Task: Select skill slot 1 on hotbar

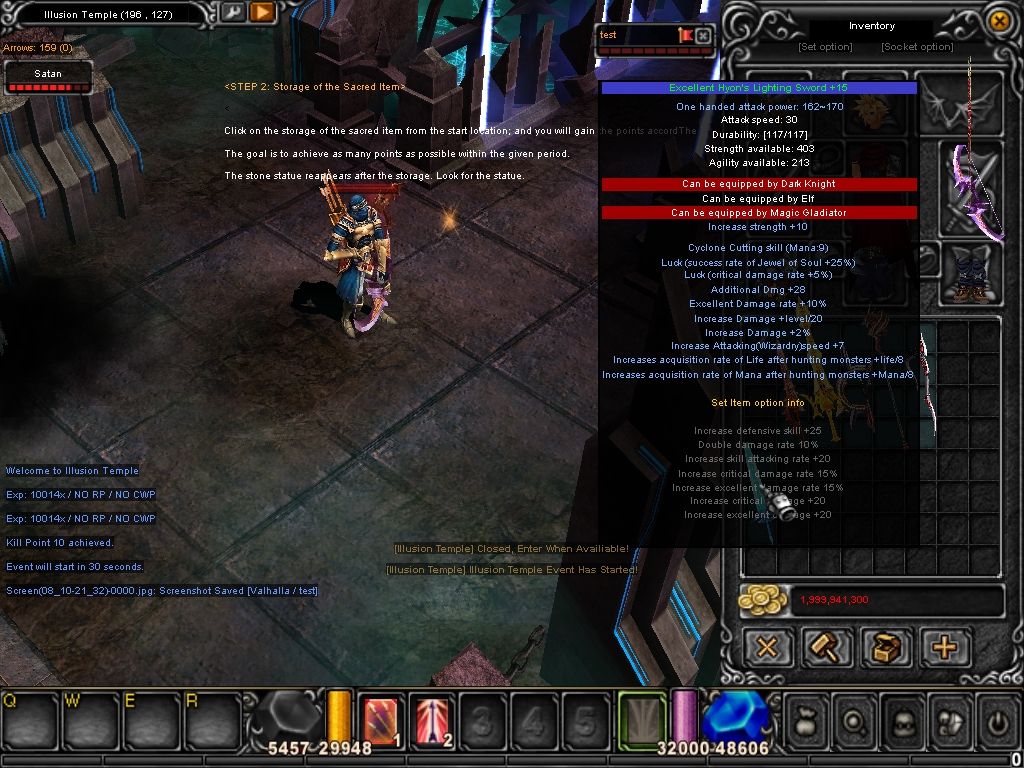Action: 380,720
